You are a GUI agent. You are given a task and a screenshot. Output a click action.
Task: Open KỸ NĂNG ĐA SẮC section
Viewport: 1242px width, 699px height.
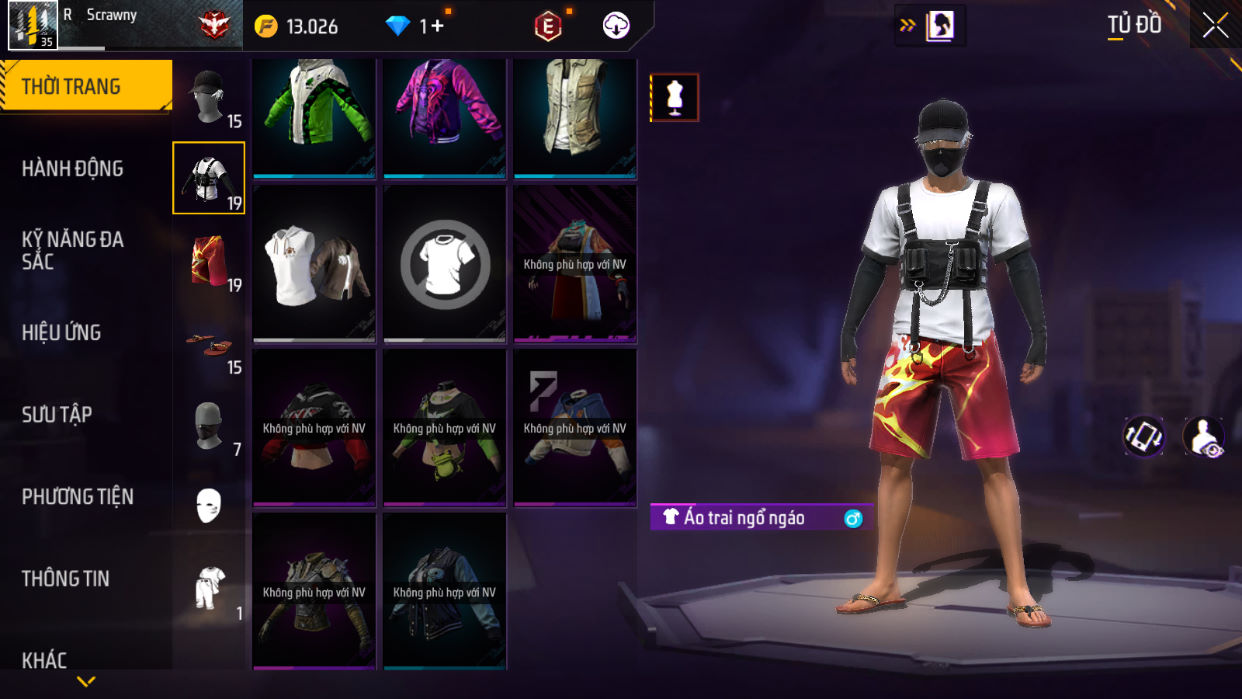pos(73,250)
